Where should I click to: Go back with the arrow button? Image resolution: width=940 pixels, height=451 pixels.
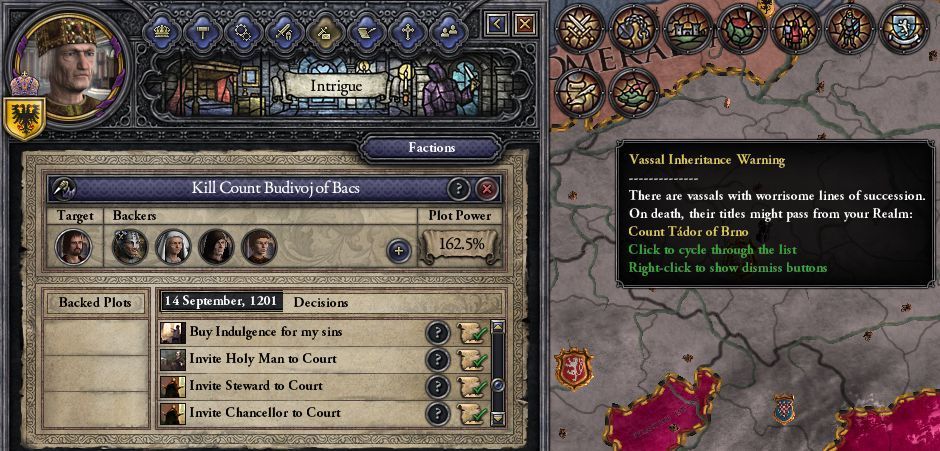(497, 23)
